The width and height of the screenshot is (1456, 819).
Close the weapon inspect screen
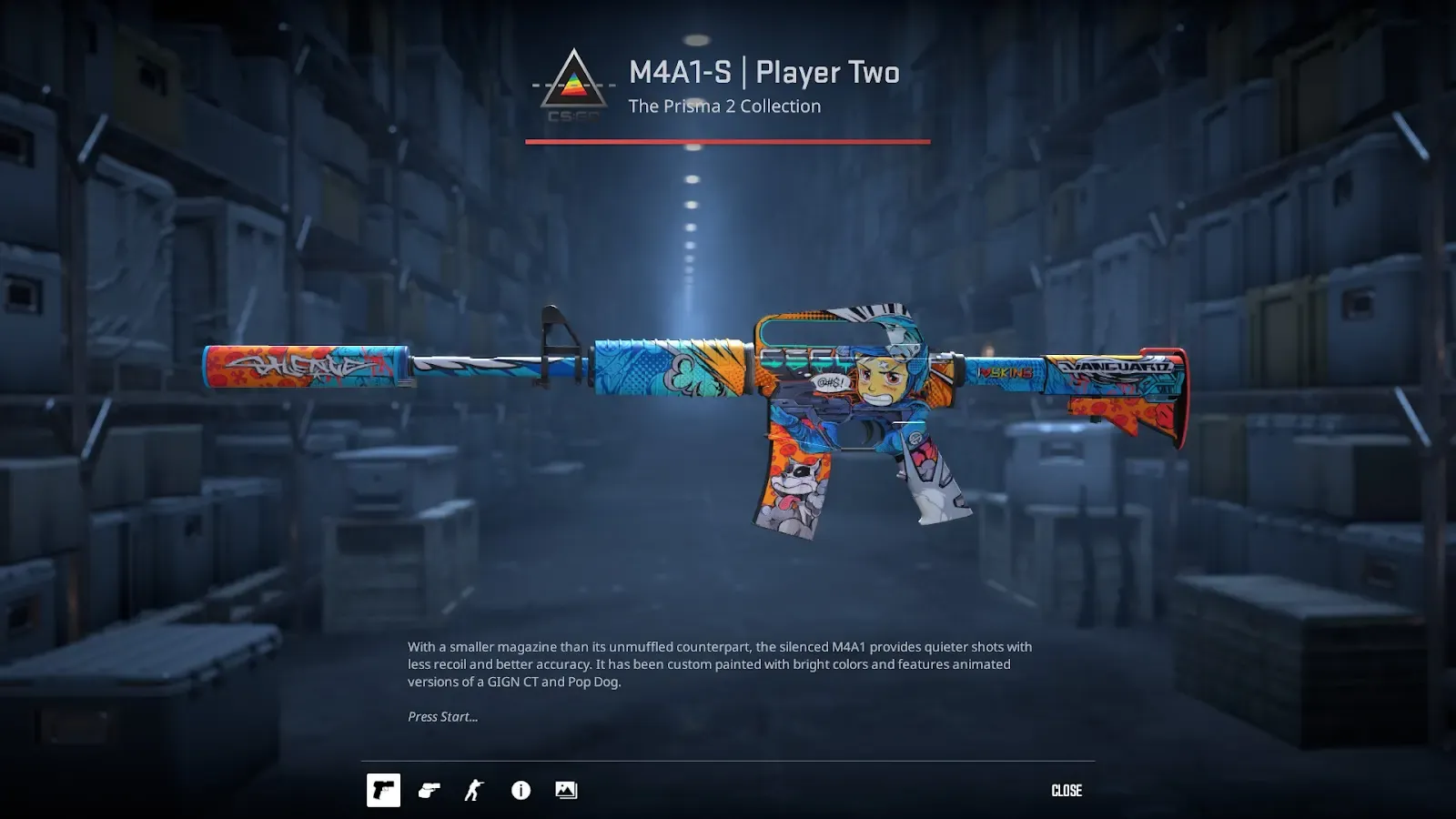1067,791
